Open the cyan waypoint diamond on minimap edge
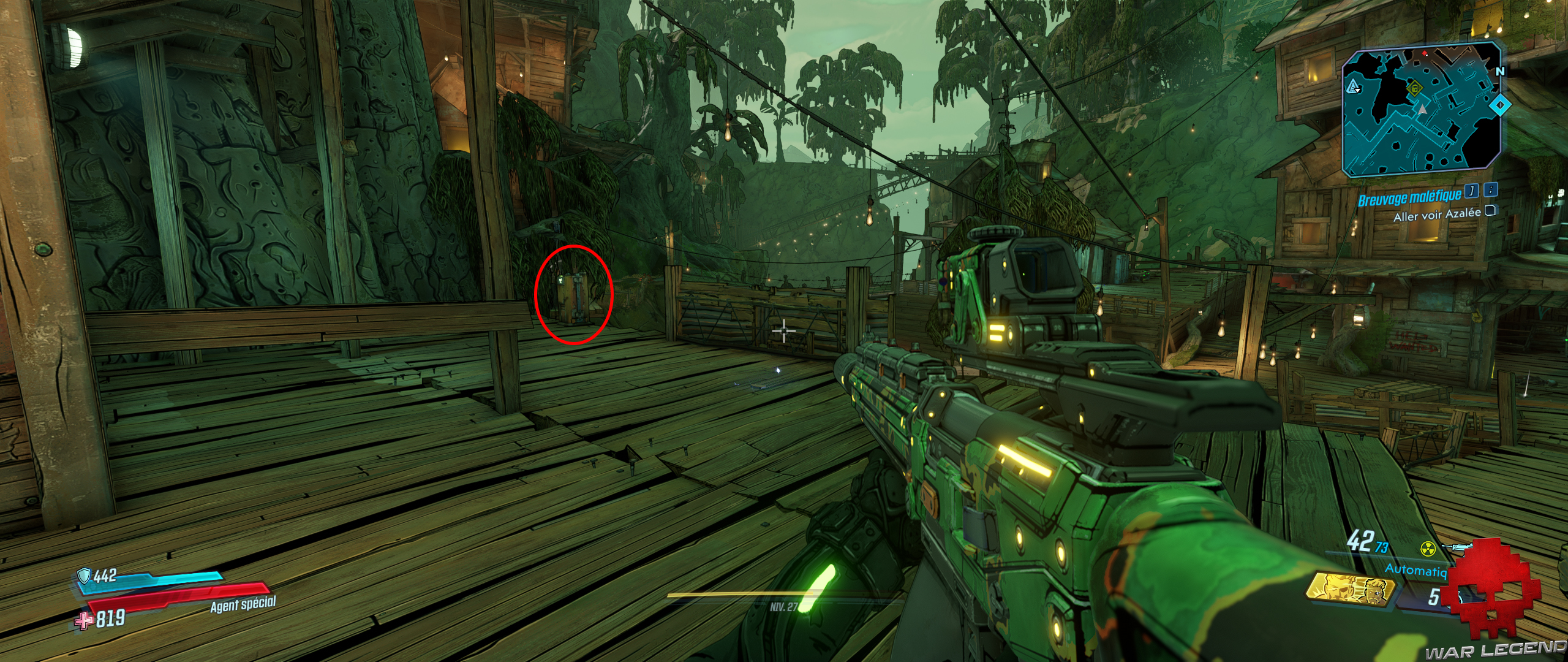The width and height of the screenshot is (1568, 662). pos(1501,106)
